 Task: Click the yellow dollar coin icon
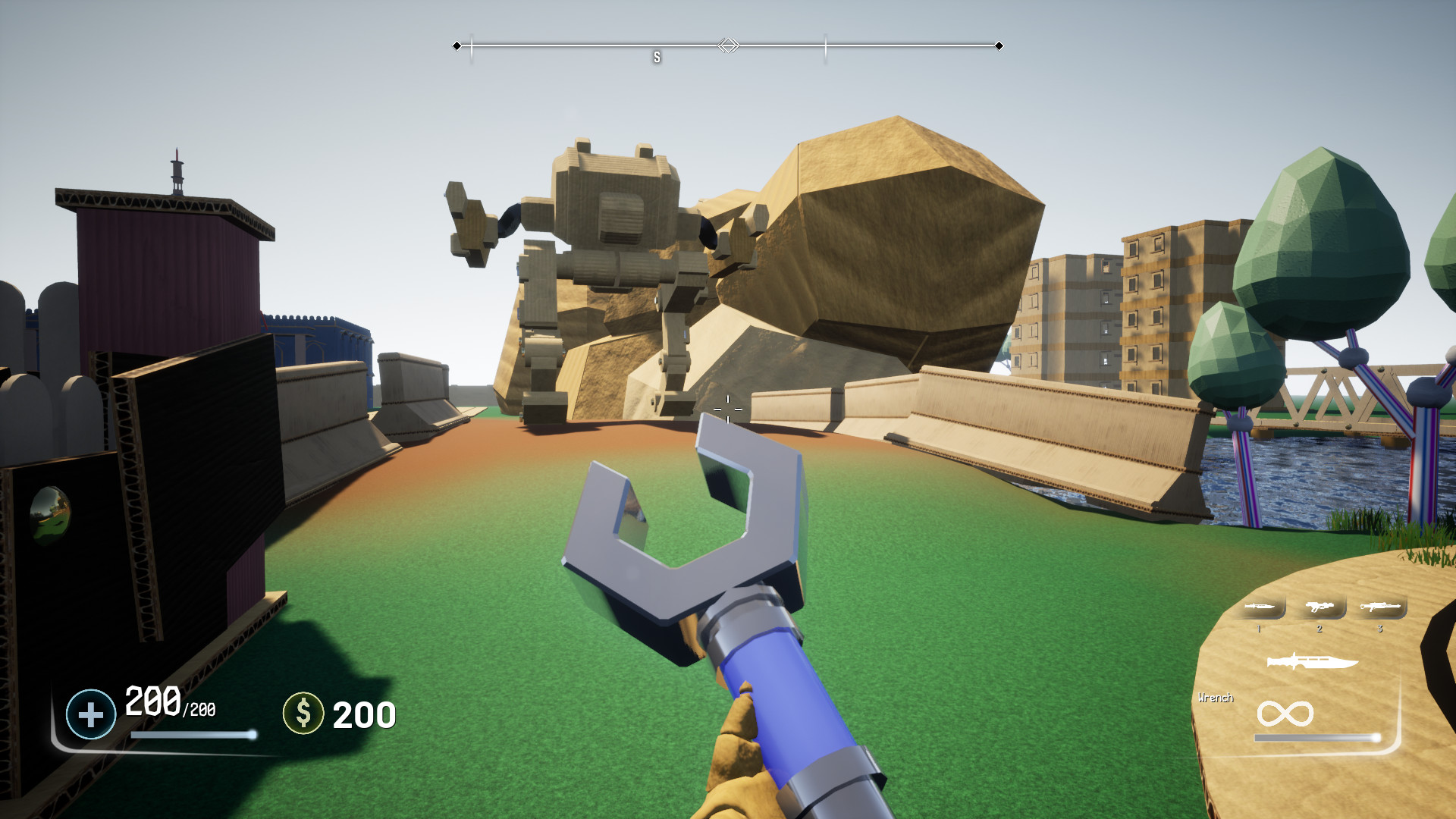click(303, 713)
